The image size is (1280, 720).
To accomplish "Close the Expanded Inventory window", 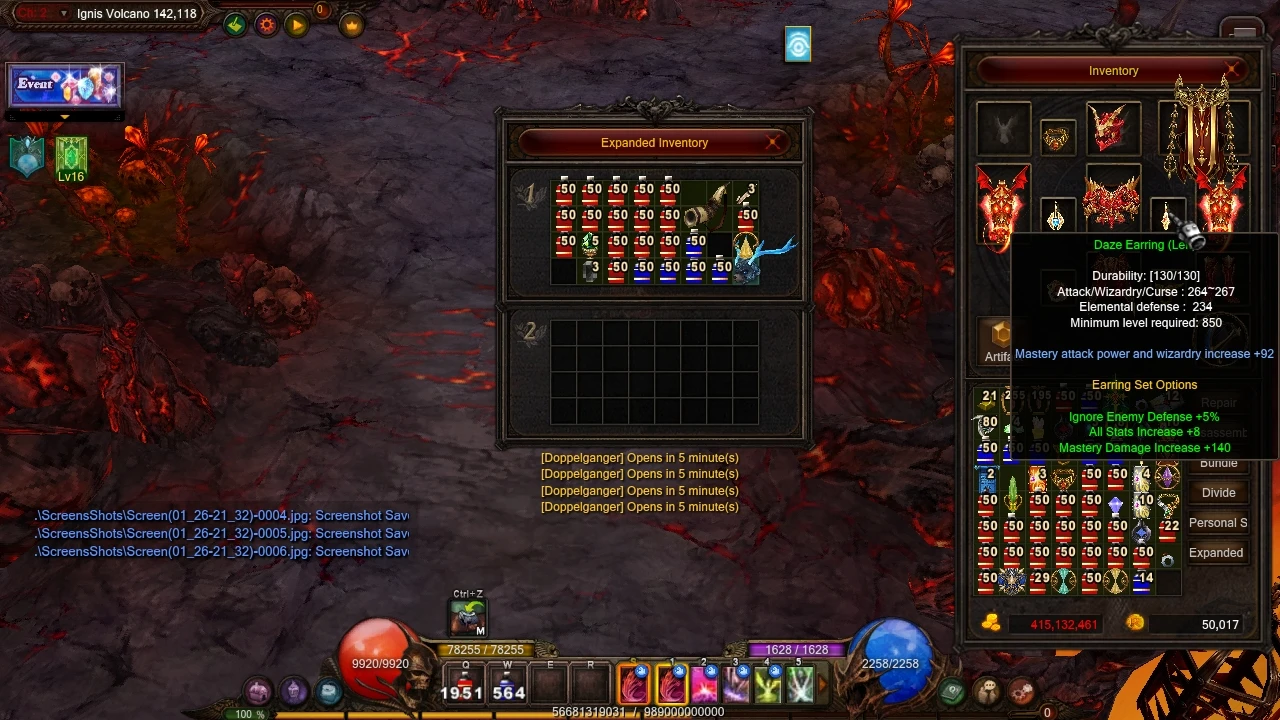I will coord(773,143).
